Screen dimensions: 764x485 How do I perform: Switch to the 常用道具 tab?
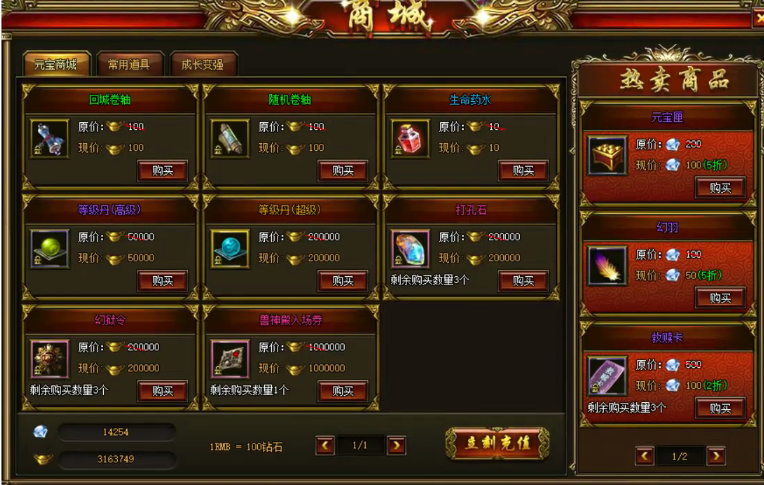tap(129, 65)
